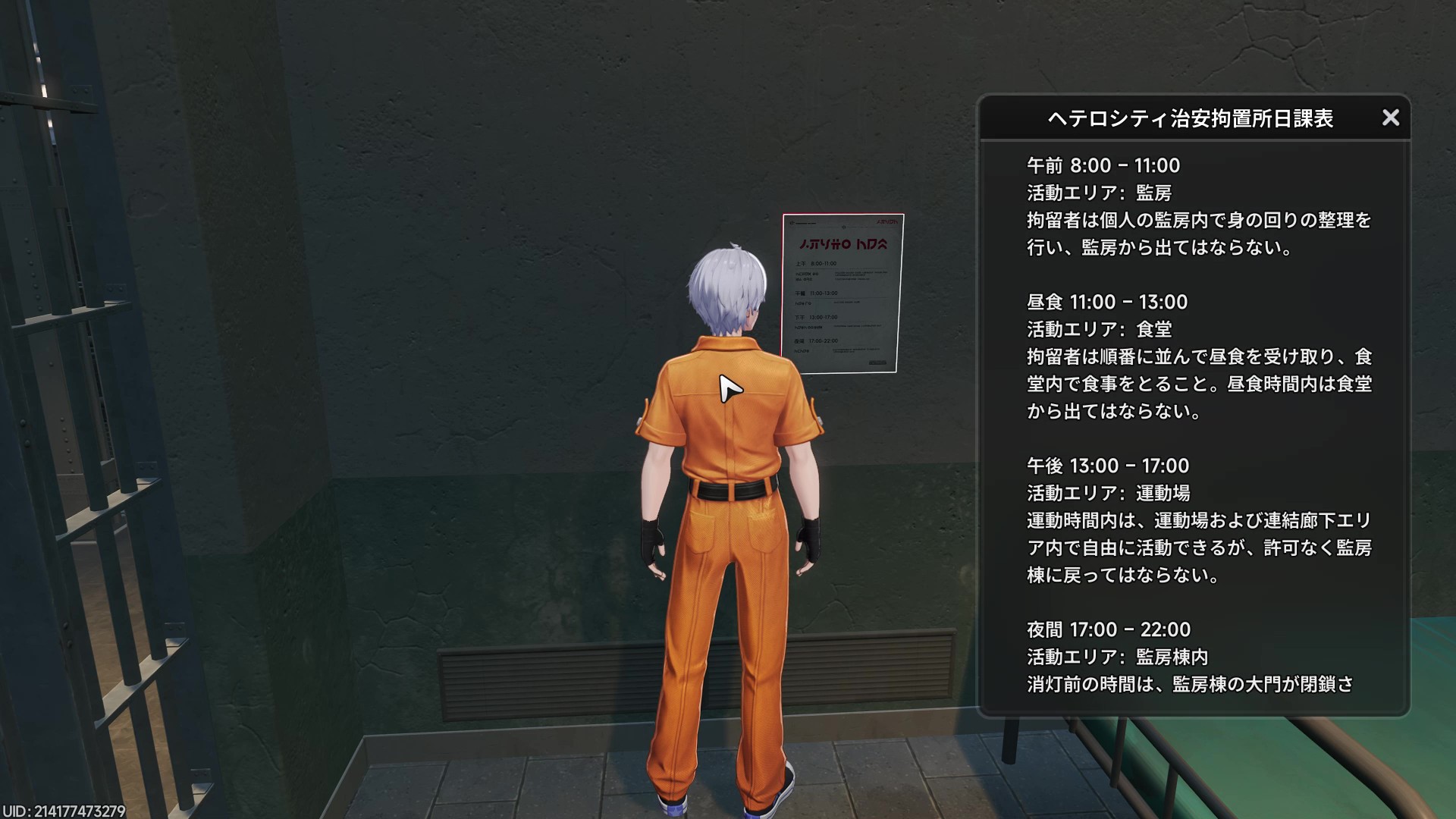Click the UID number at bottom left
This screenshot has width=1456, height=819.
tap(66, 808)
